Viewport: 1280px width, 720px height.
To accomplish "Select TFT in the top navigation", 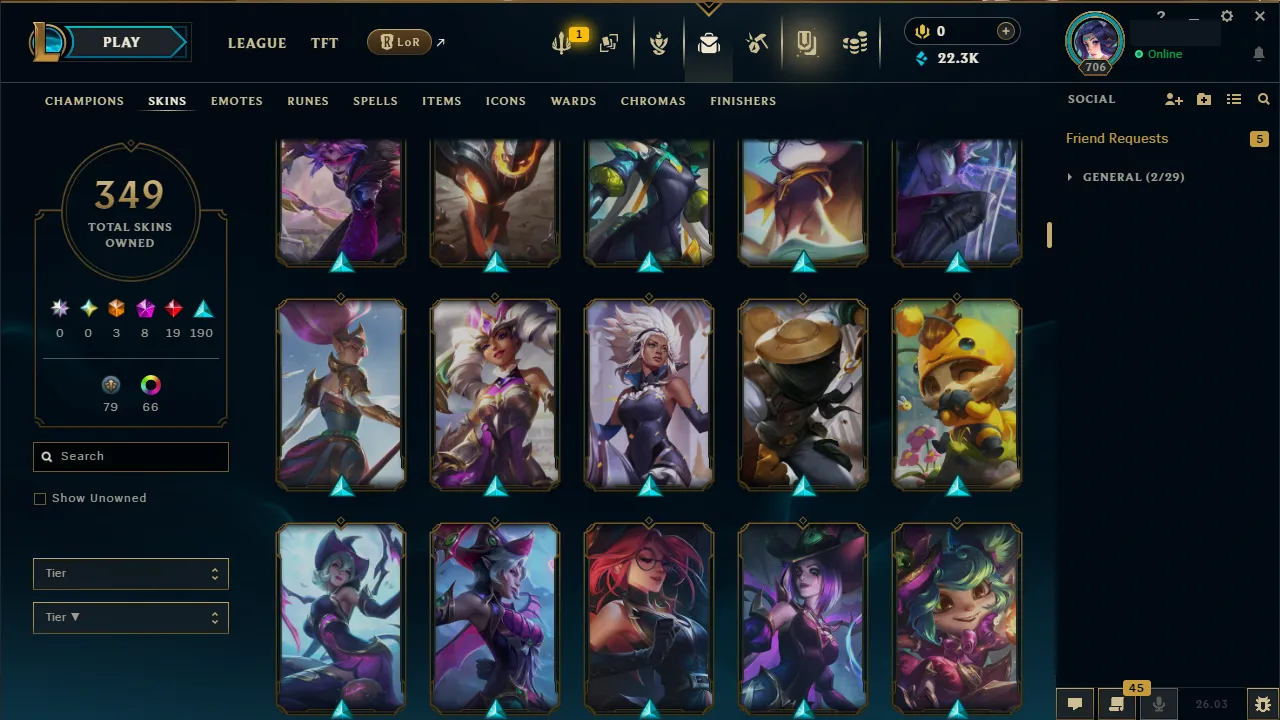I will (x=324, y=43).
